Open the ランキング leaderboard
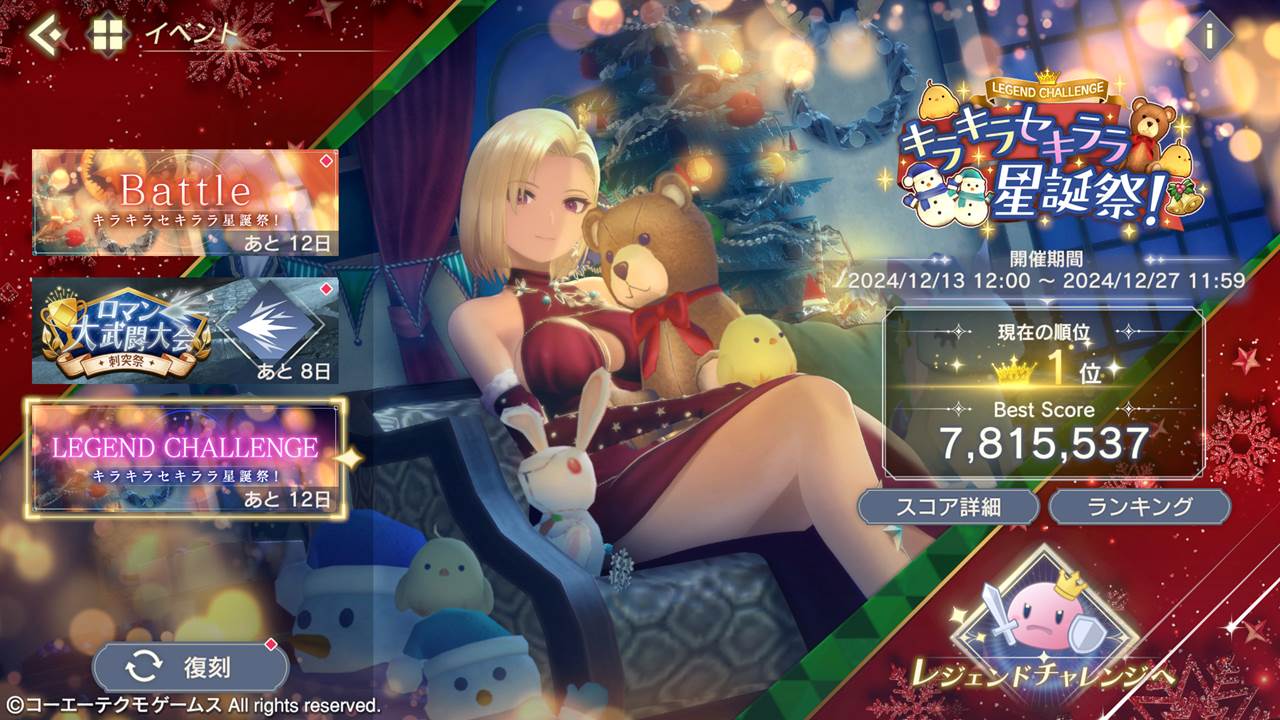Viewport: 1280px width, 720px height. coord(1139,506)
